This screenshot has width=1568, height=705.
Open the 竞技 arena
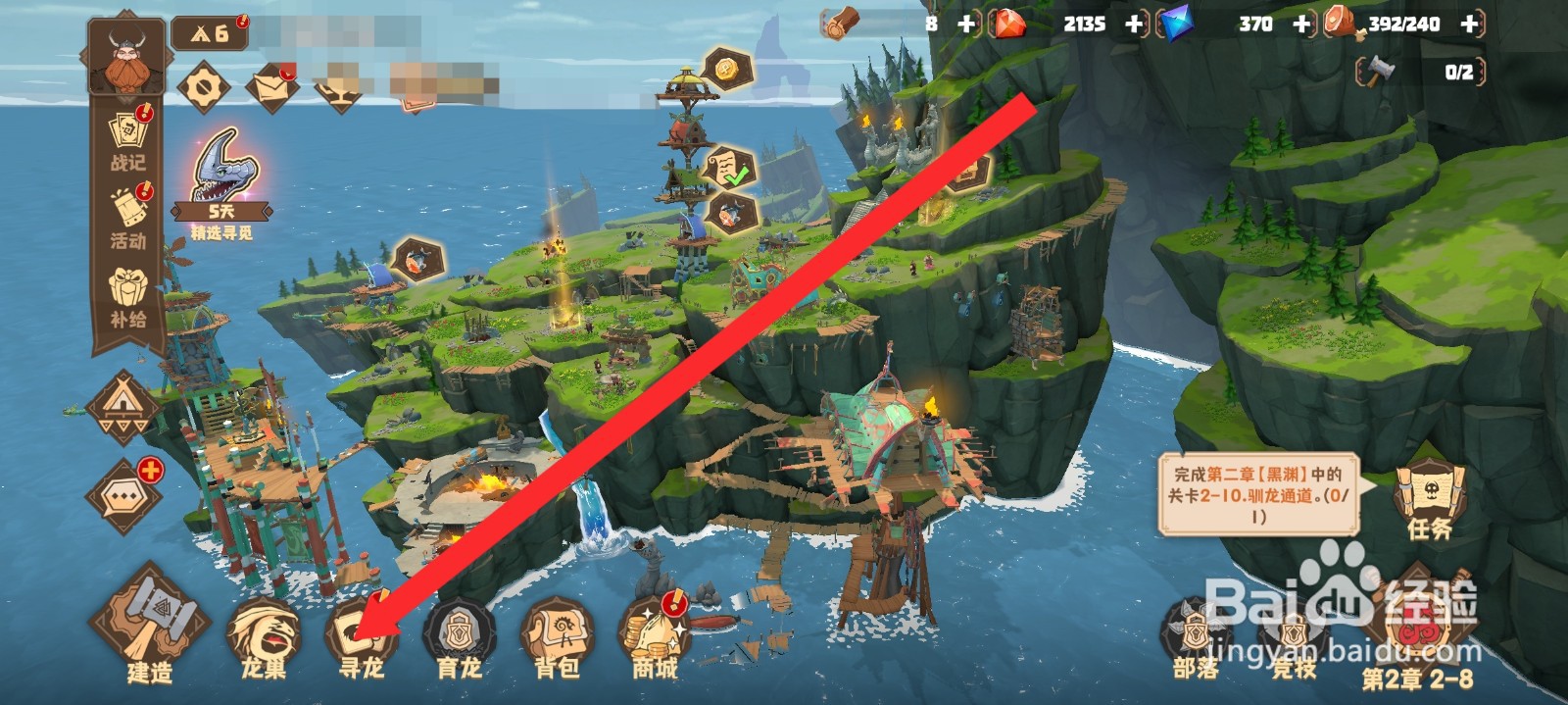tap(1294, 637)
